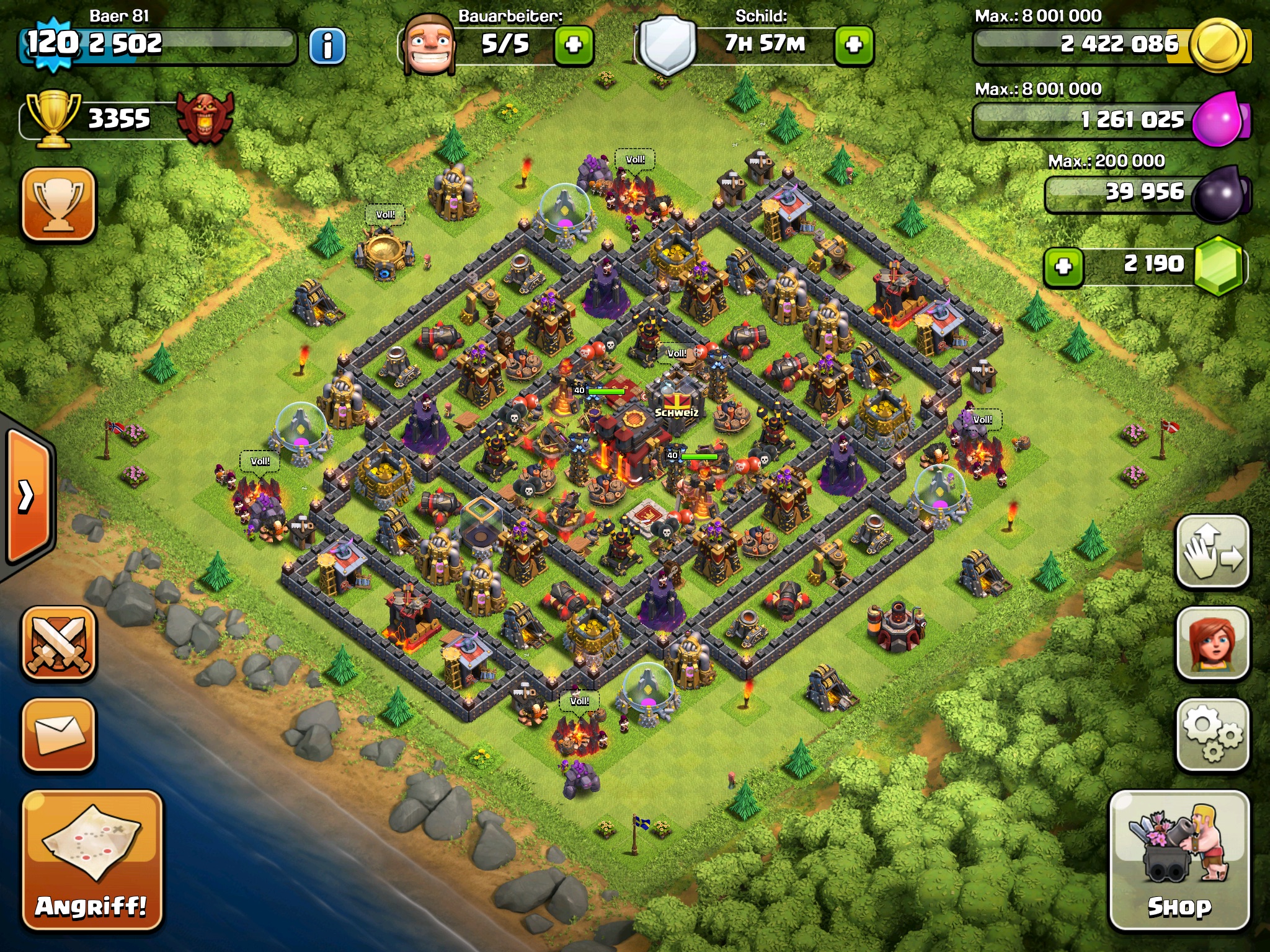Buy more shield time with the plus

click(854, 45)
